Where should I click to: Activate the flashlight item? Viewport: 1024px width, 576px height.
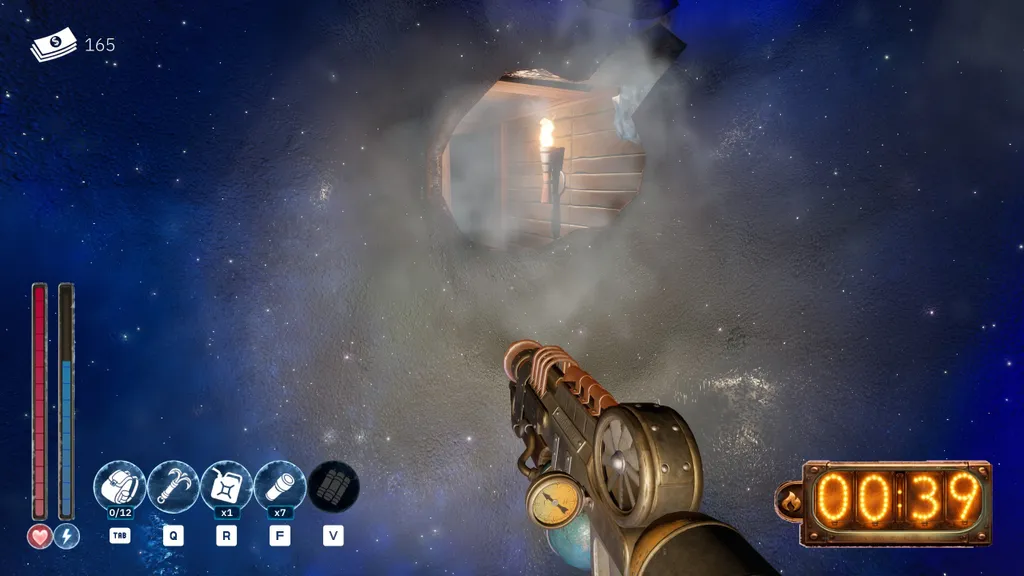pos(280,486)
